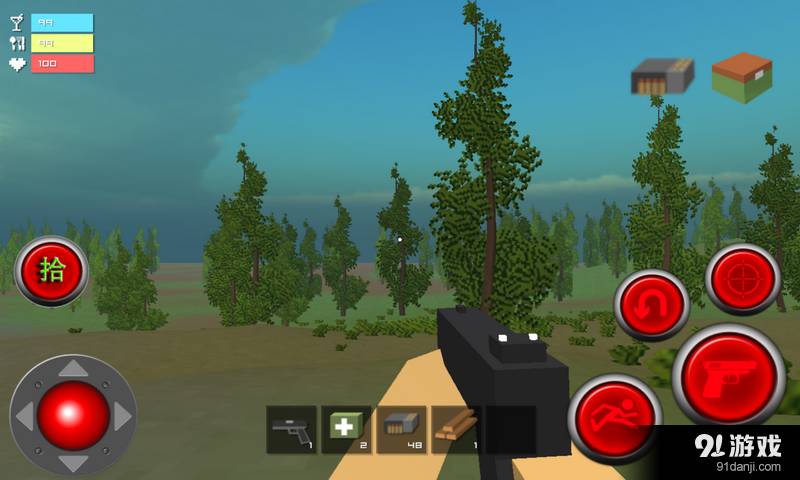Tap the red running figure sprint button
Viewport: 800px width, 480px height.
tap(615, 417)
